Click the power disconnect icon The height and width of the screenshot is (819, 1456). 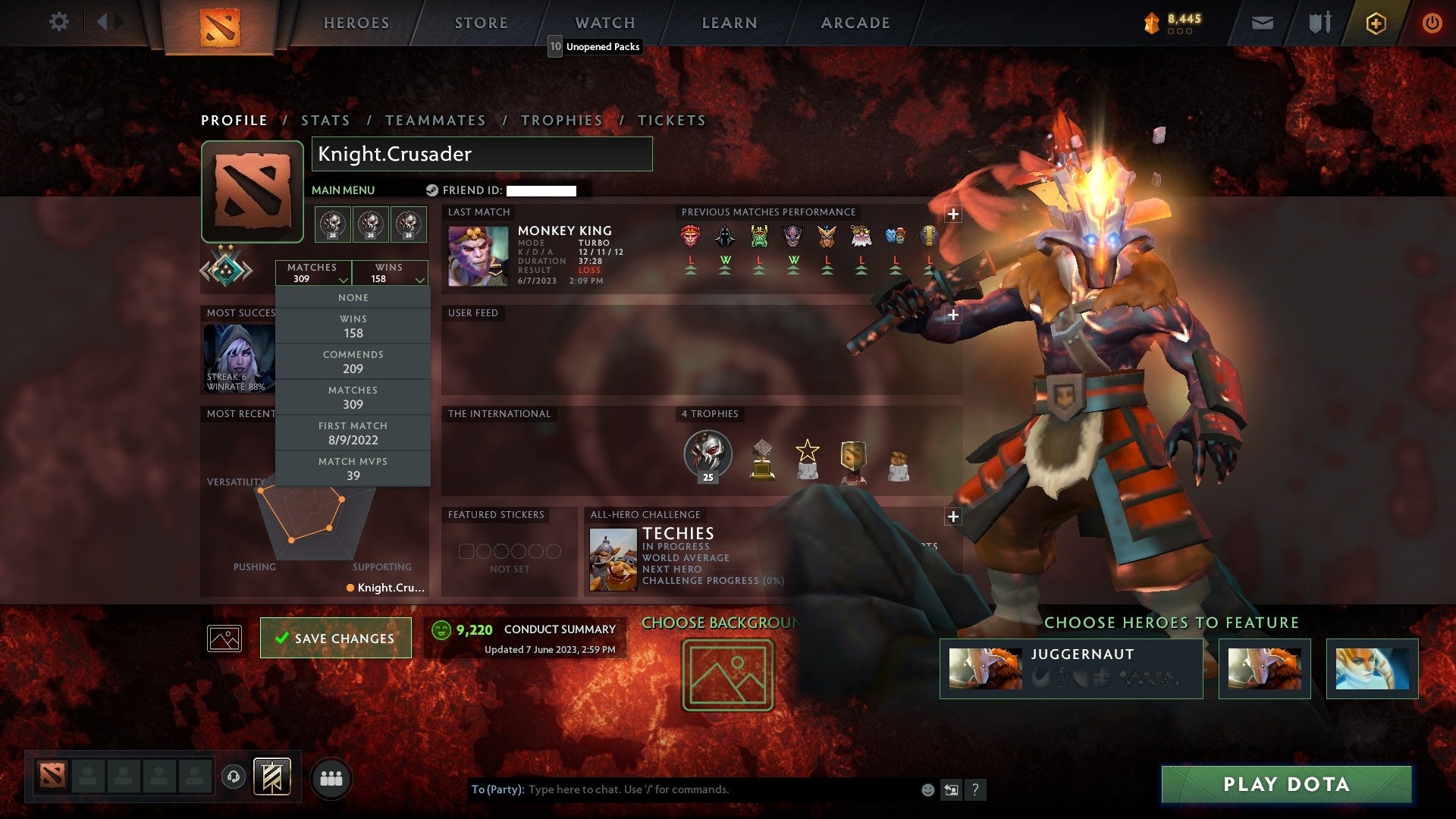click(x=1432, y=23)
